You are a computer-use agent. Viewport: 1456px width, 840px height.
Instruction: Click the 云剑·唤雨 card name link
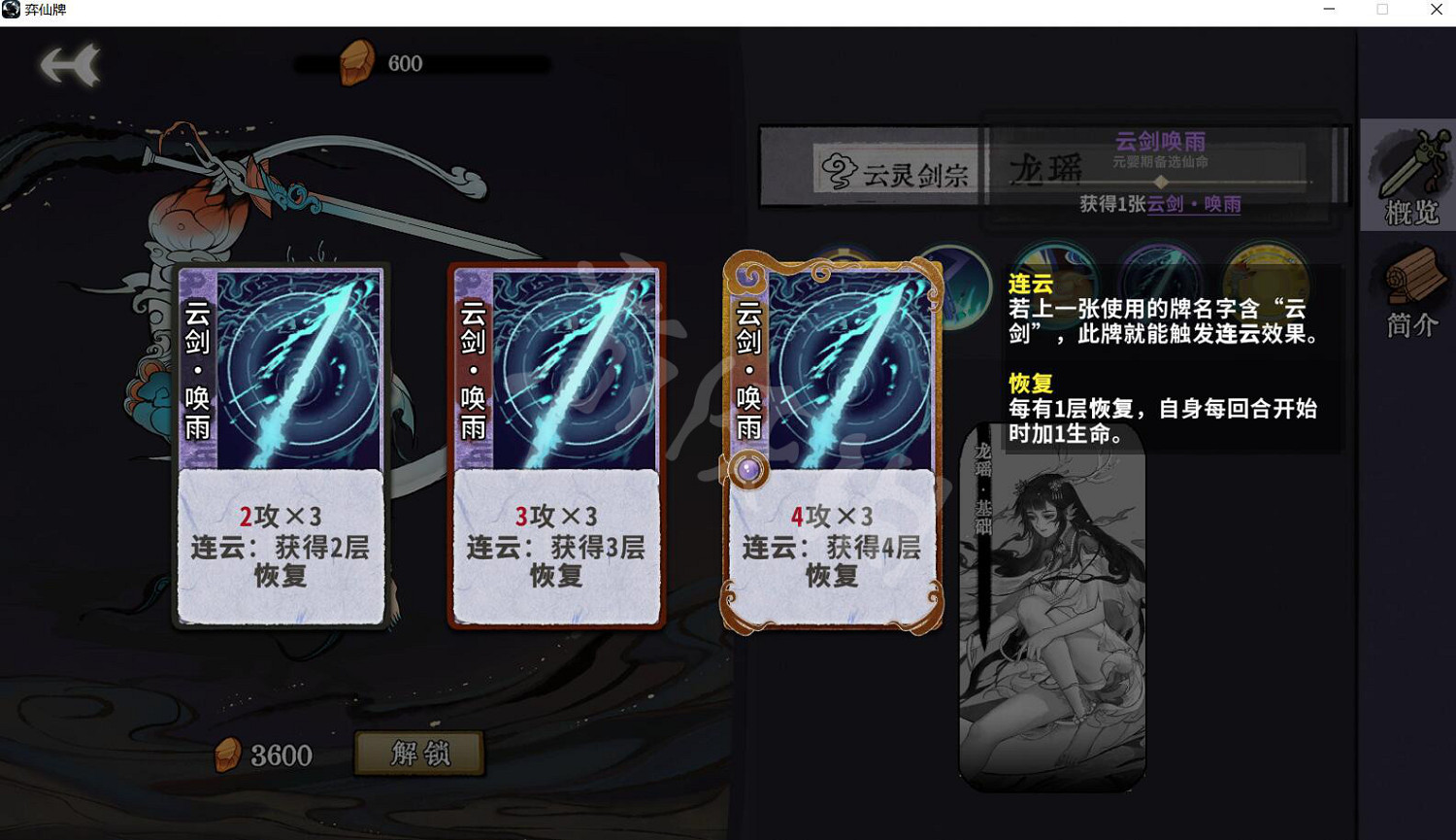(x=1193, y=205)
